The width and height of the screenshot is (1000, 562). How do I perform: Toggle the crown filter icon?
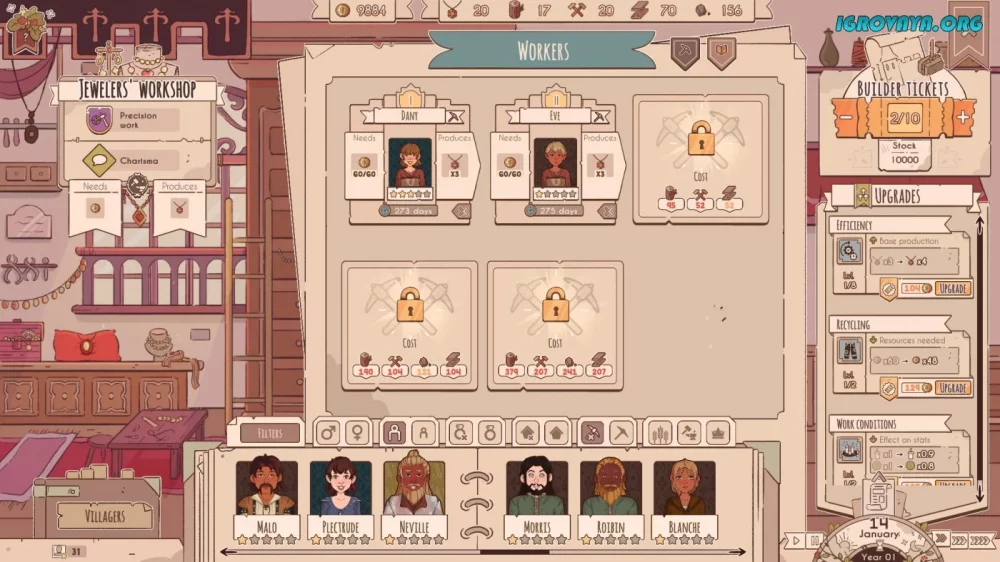[718, 432]
